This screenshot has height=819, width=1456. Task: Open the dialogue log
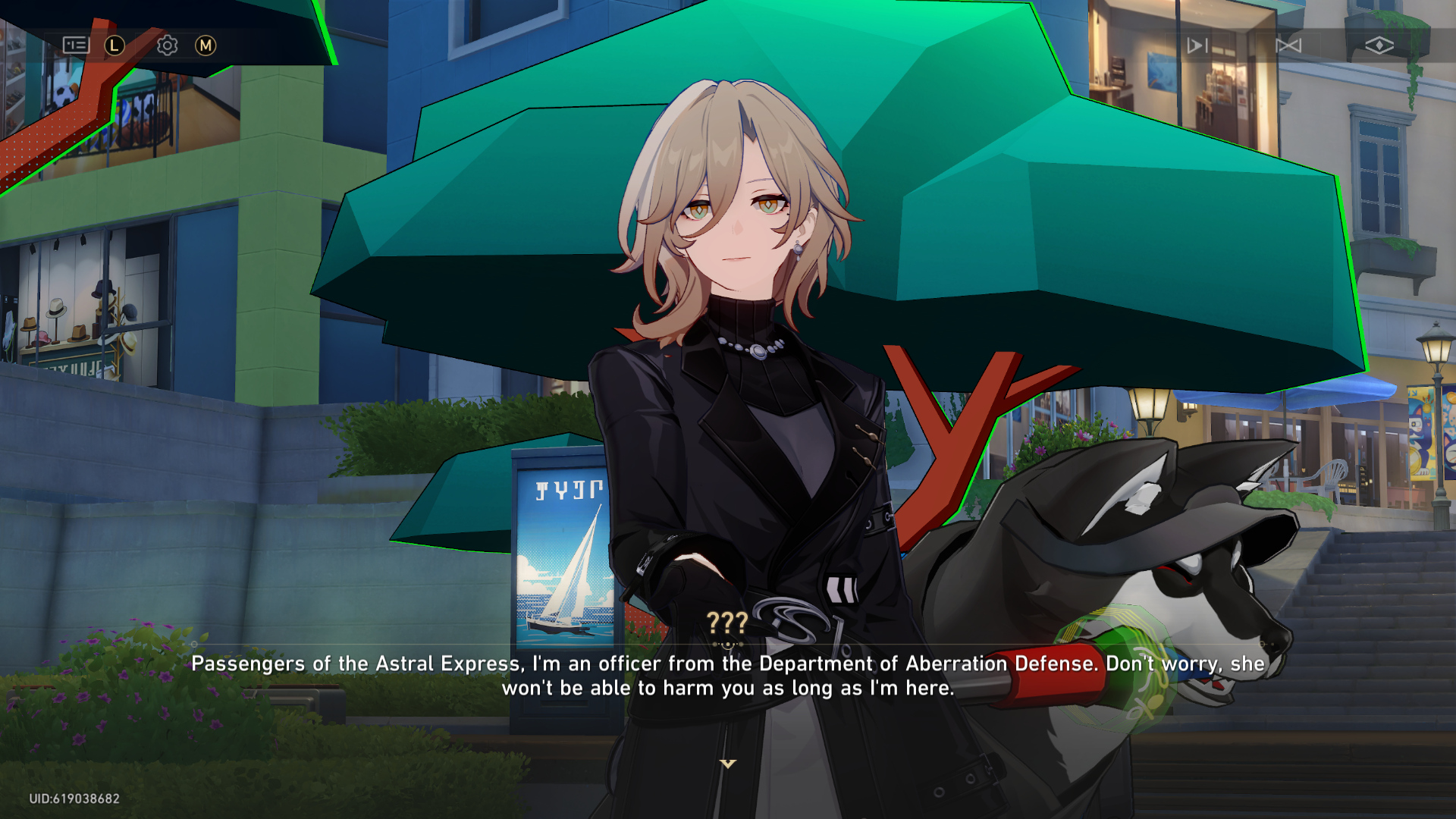[x=76, y=45]
